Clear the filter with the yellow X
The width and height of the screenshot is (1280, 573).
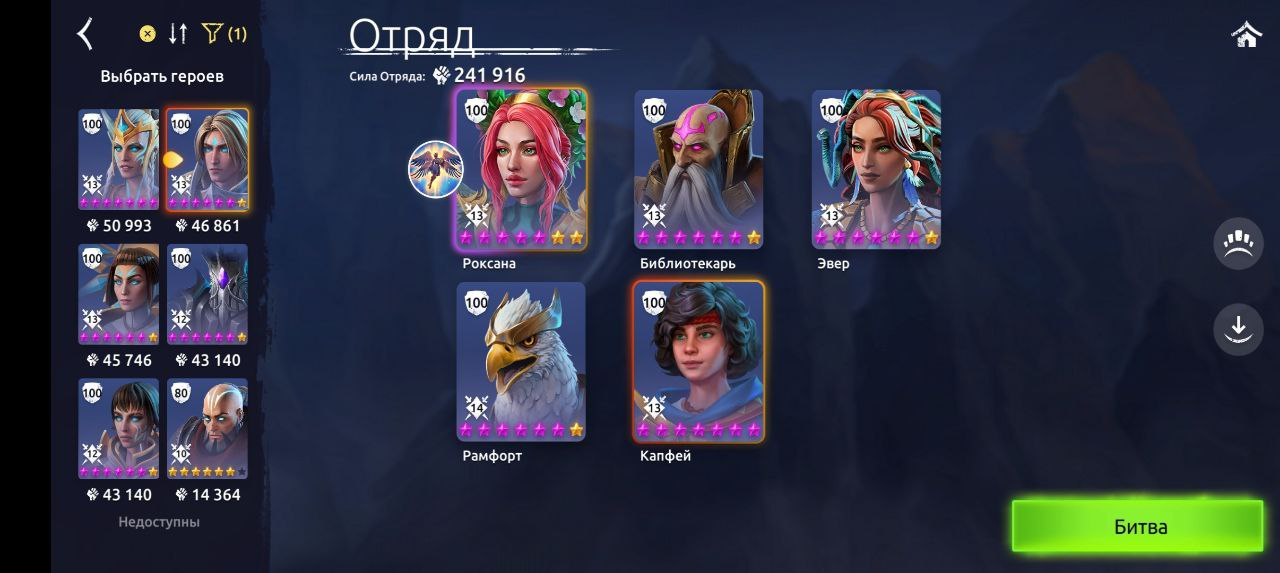click(x=147, y=34)
